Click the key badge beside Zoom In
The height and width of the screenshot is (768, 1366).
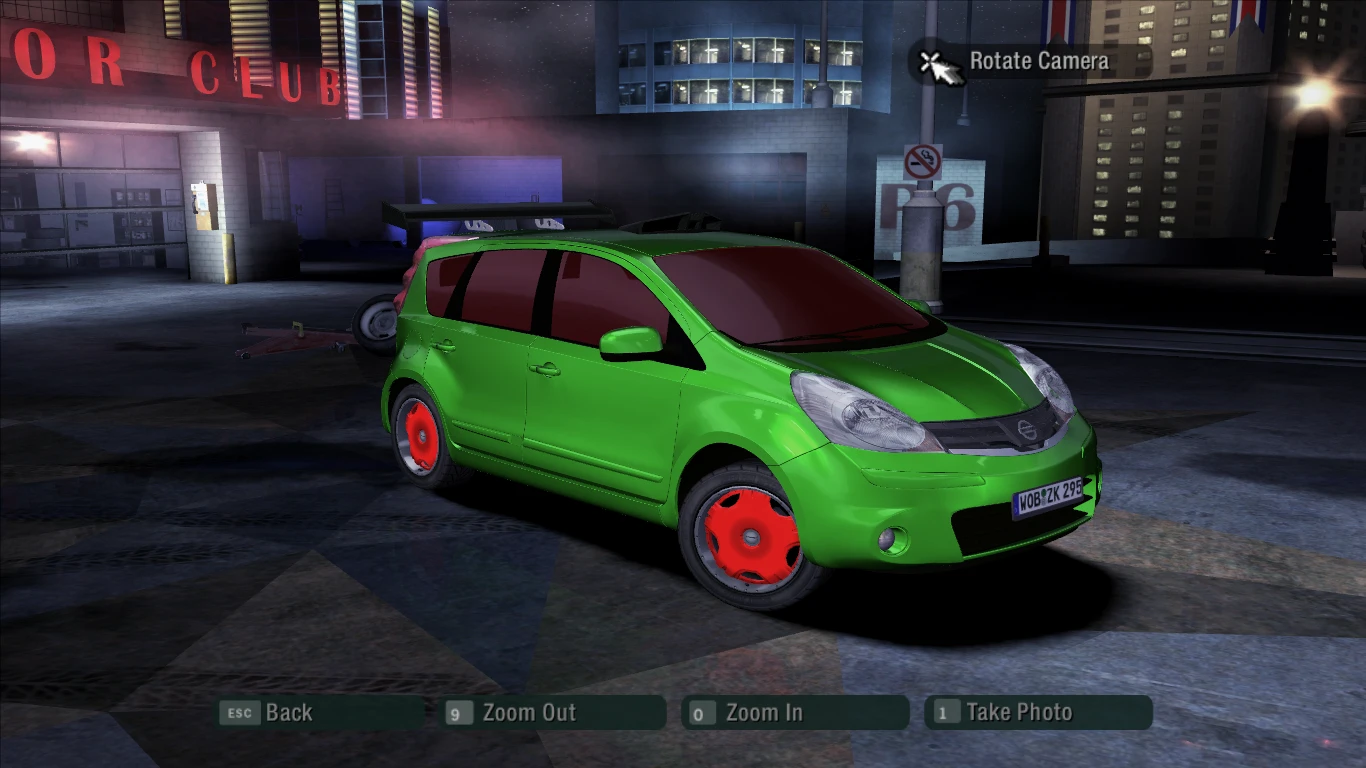pos(700,713)
